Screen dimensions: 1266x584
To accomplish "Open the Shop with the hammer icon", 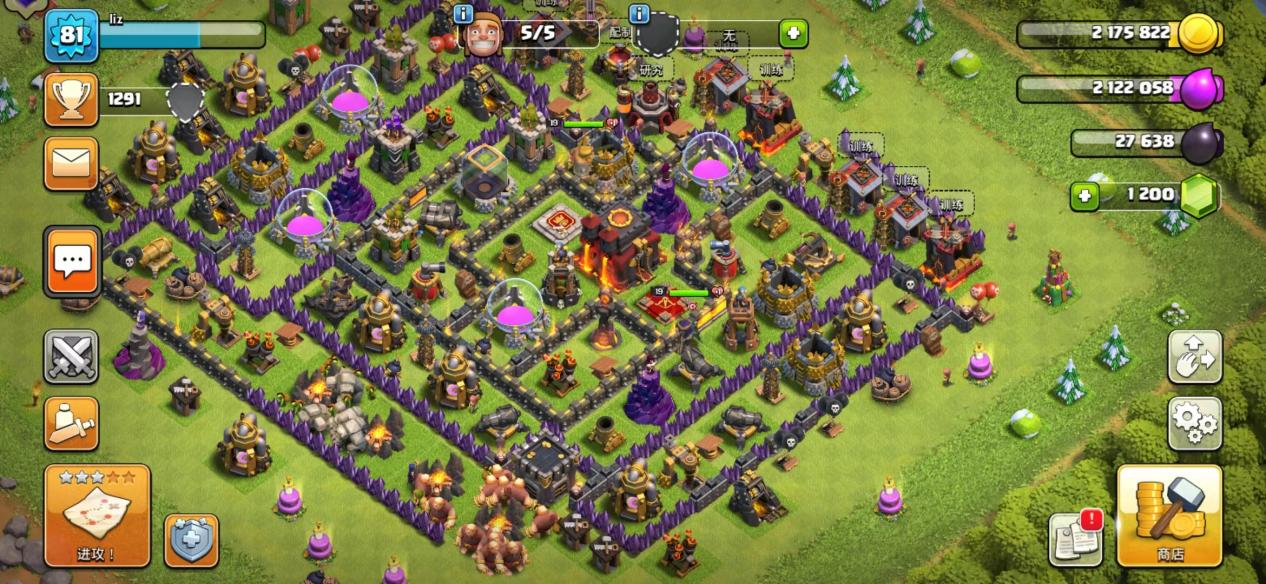I will click(1169, 515).
